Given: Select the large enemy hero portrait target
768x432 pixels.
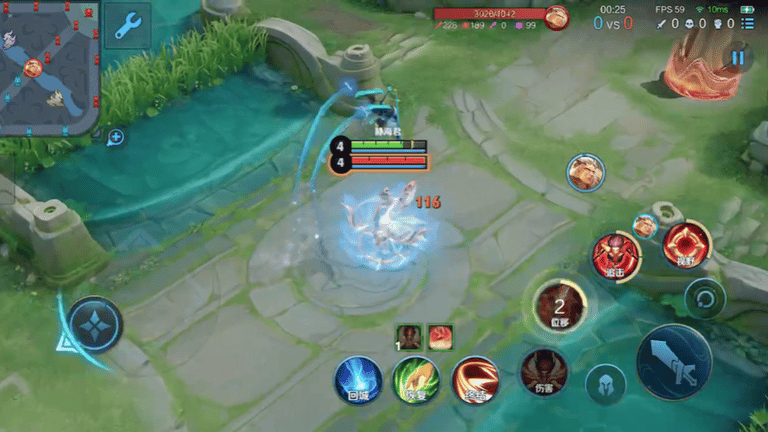Looking at the screenshot, I should [585, 172].
